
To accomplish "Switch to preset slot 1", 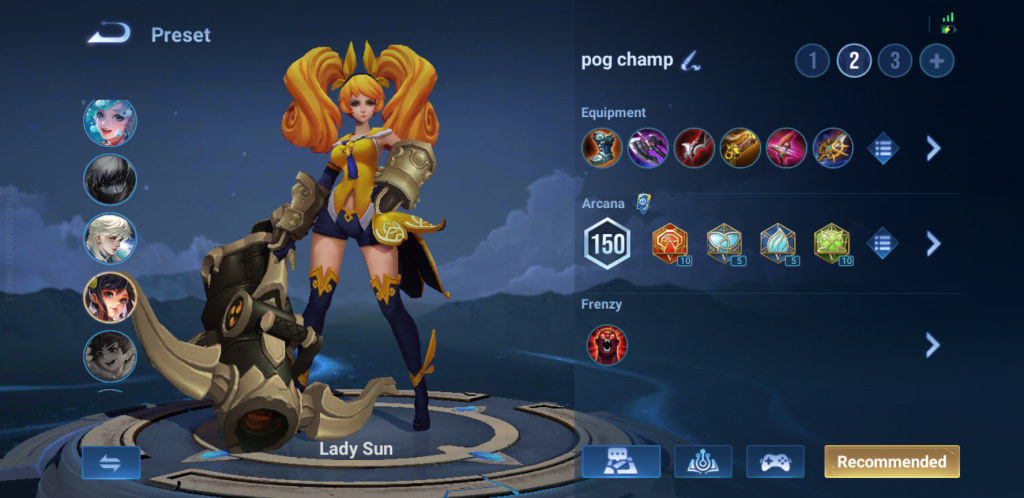I will coord(812,62).
